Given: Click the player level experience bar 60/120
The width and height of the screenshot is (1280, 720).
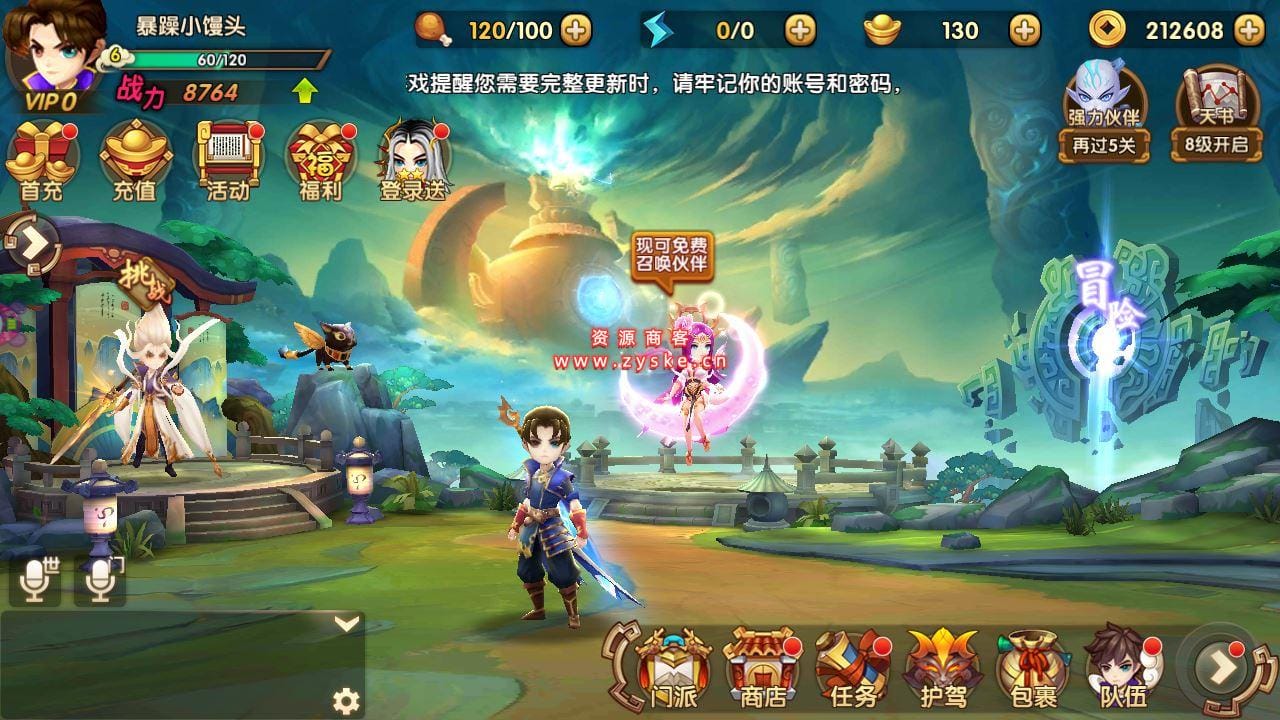Looking at the screenshot, I should (200, 60).
